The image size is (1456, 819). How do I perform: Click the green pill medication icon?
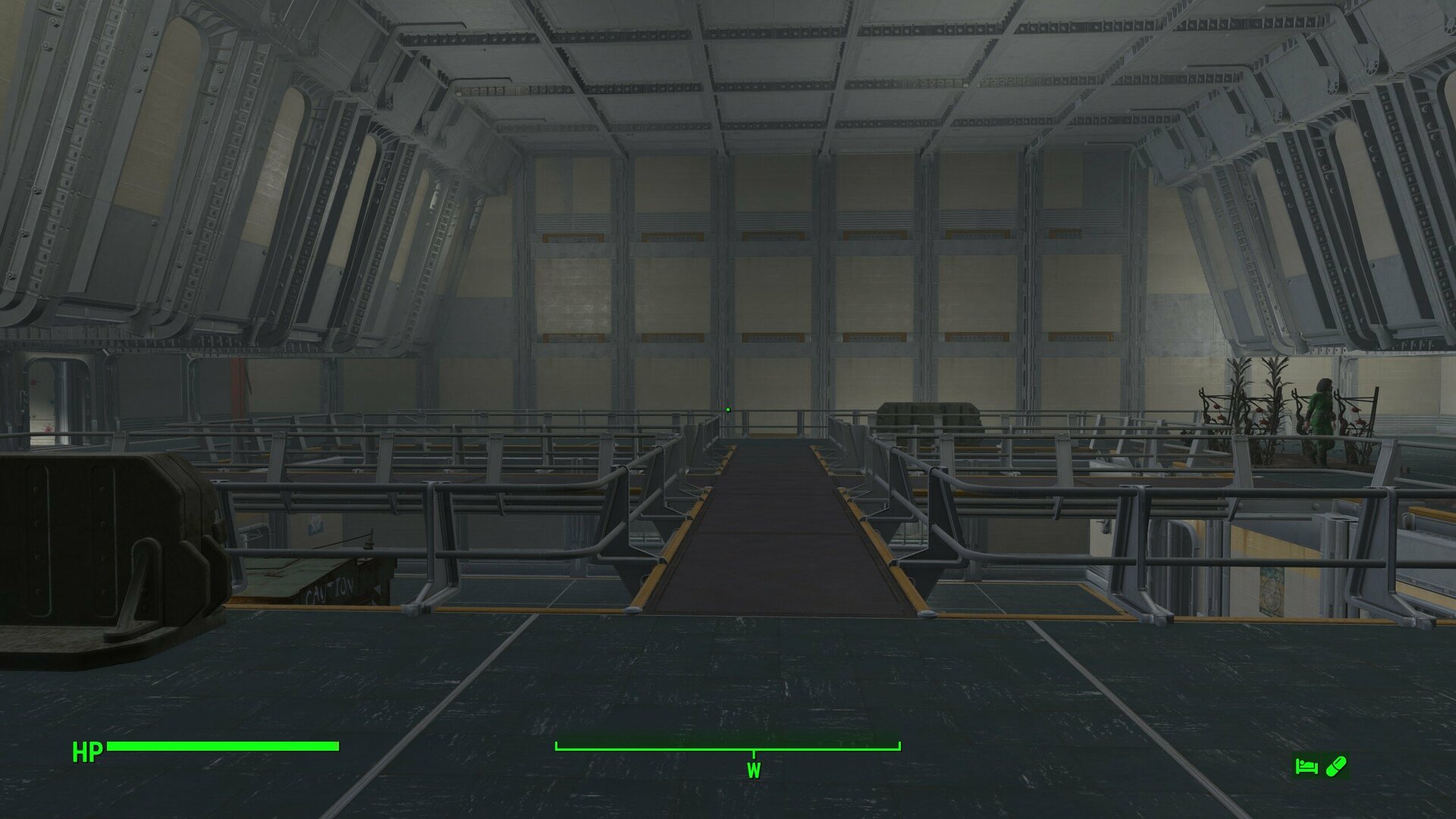[1337, 765]
